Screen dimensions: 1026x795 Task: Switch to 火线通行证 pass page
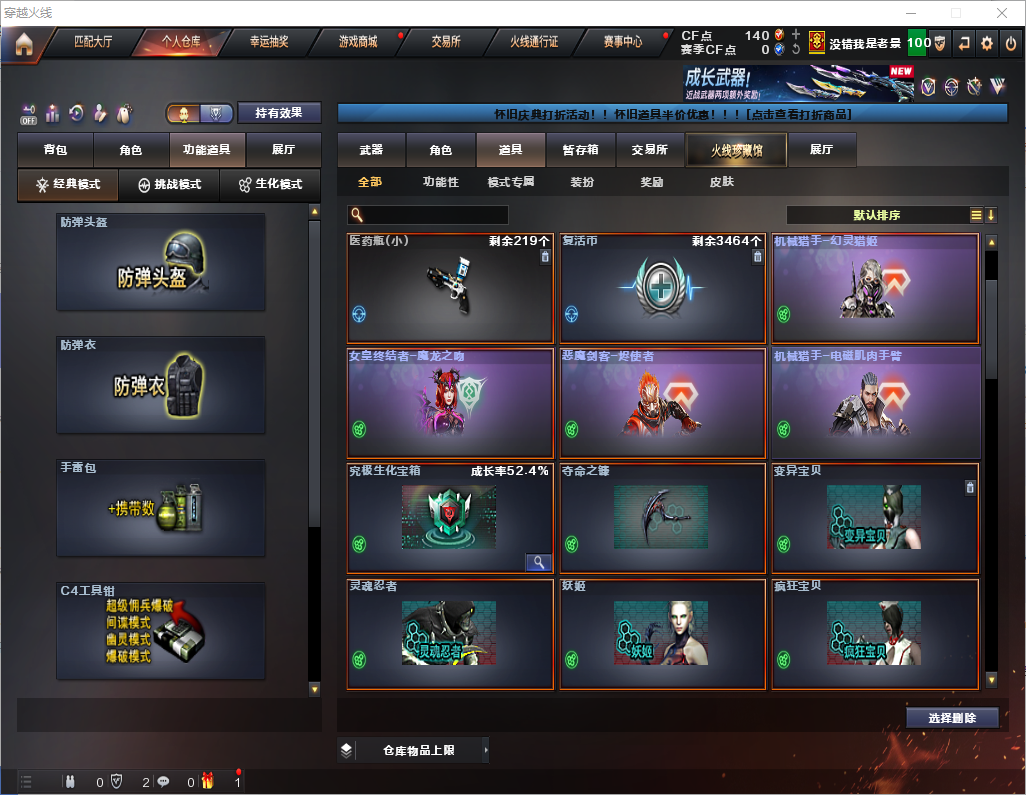coord(534,42)
